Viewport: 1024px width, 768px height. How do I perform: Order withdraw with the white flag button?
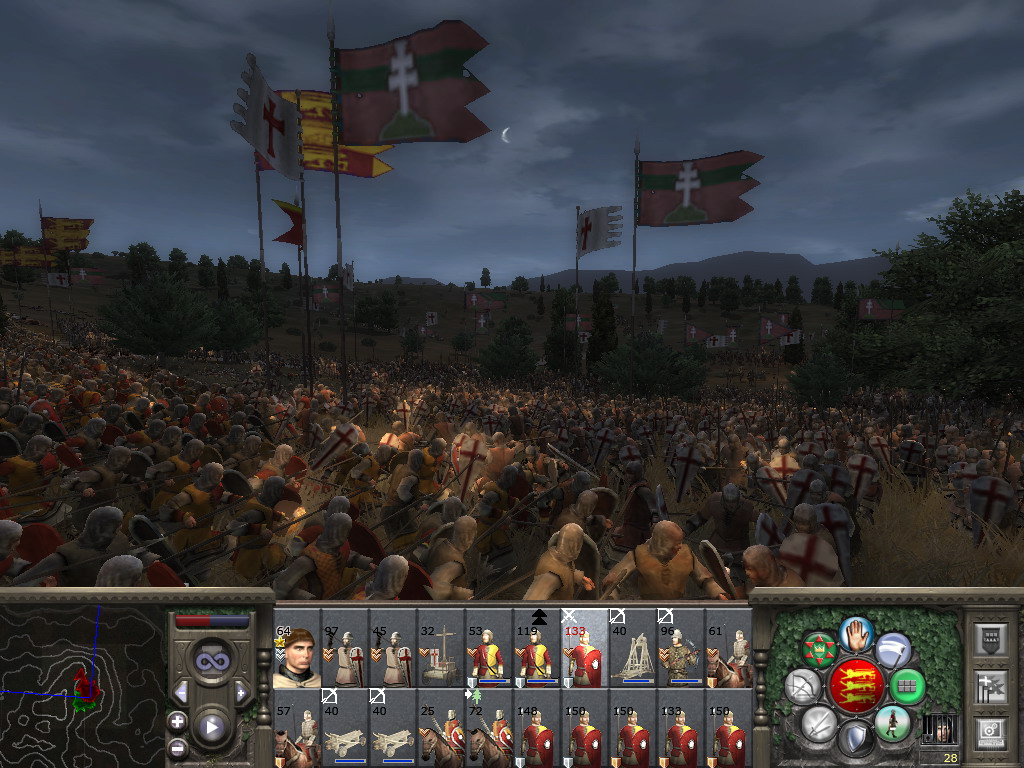click(x=893, y=651)
